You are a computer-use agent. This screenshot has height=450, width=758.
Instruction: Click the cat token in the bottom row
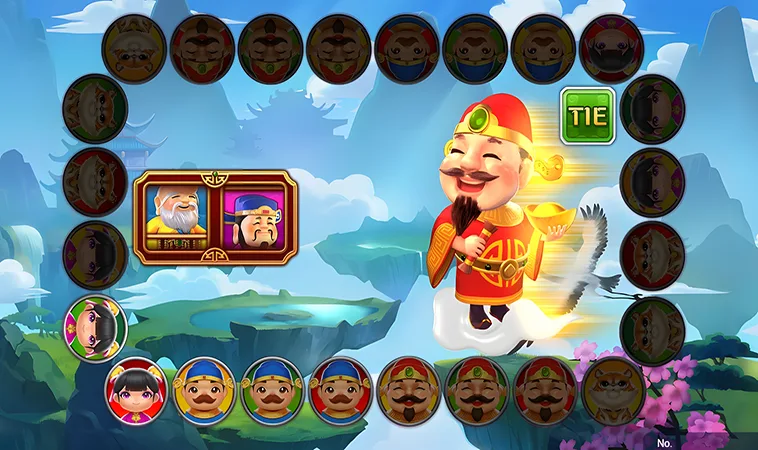(613, 388)
